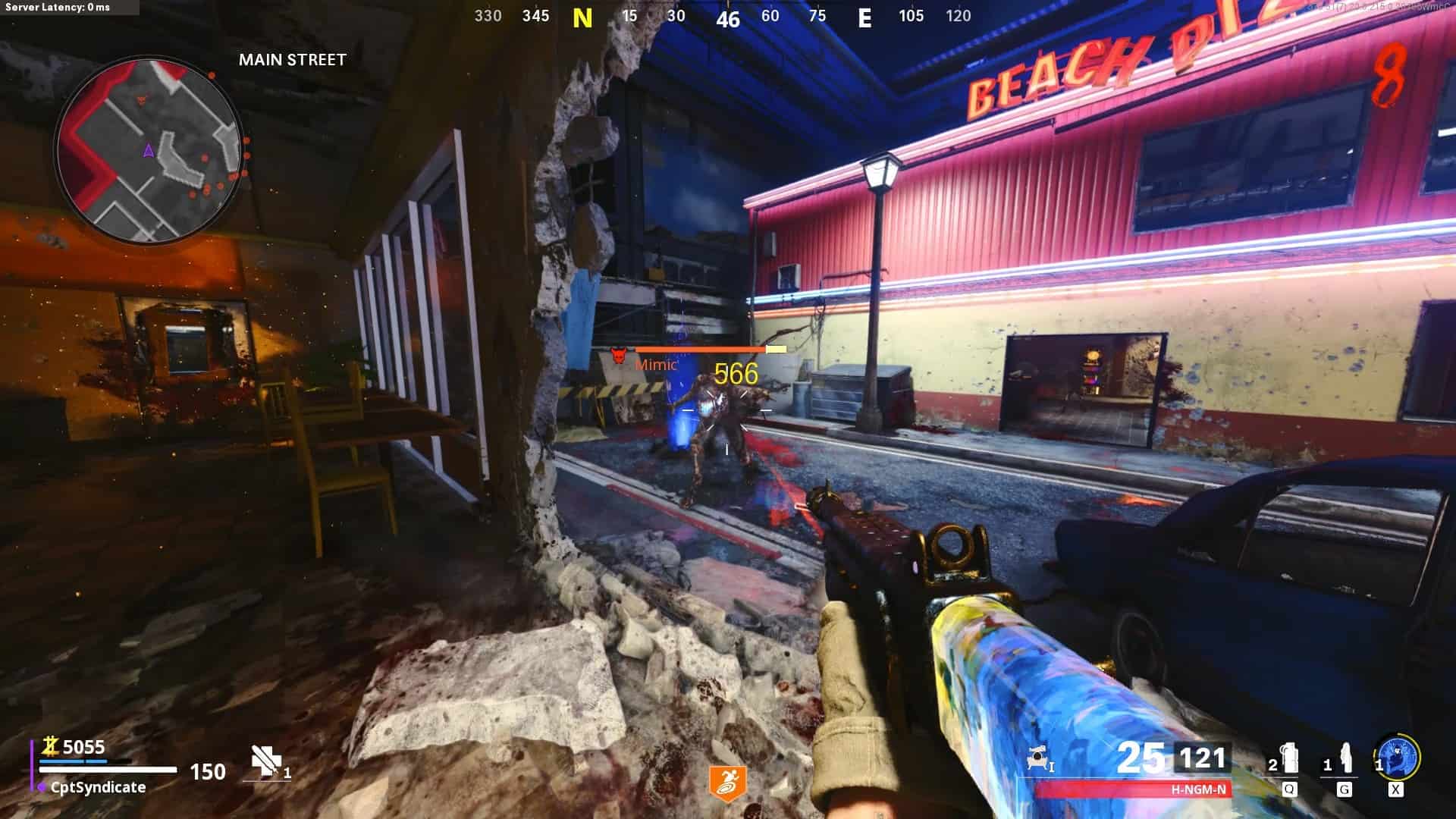Click the red enemy skull marker on minimap
1456x819 pixels.
click(142, 100)
